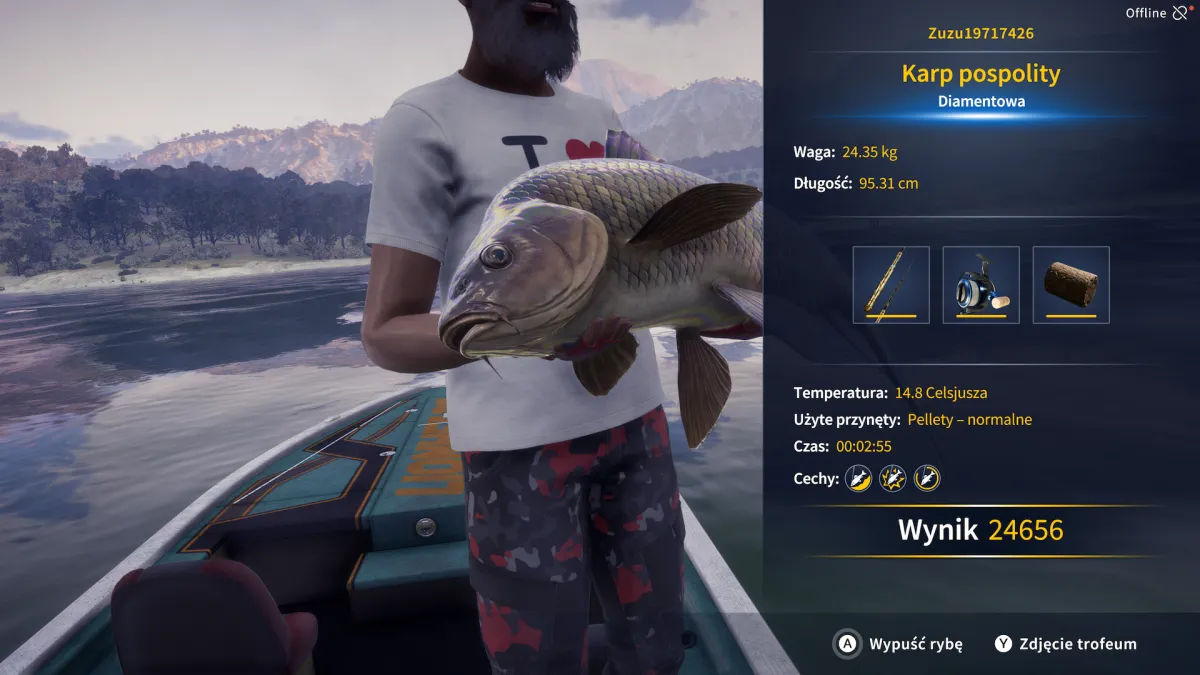Select the fishing rod equipment slot

891,285
